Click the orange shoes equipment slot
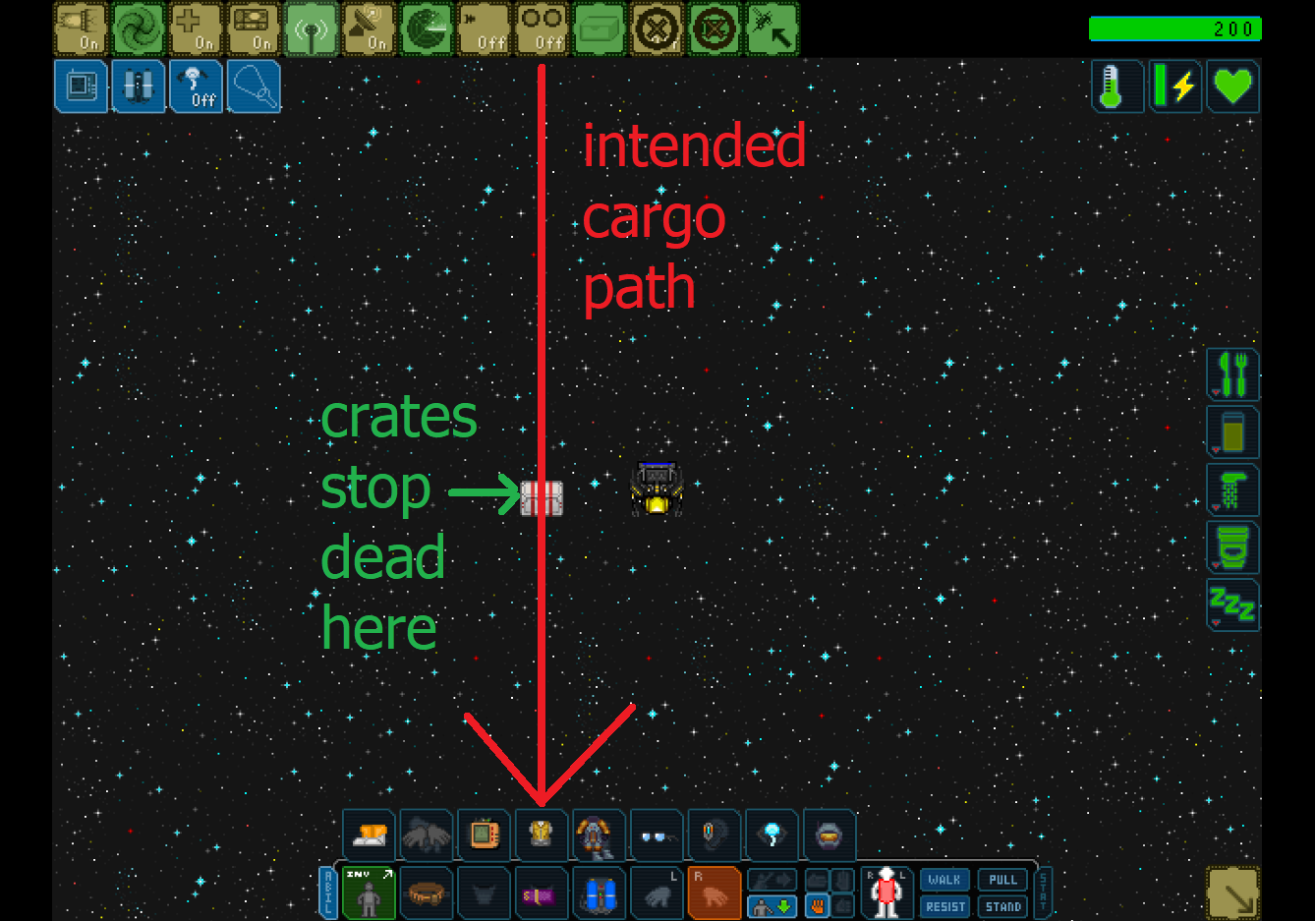The height and width of the screenshot is (921, 1316). (369, 835)
